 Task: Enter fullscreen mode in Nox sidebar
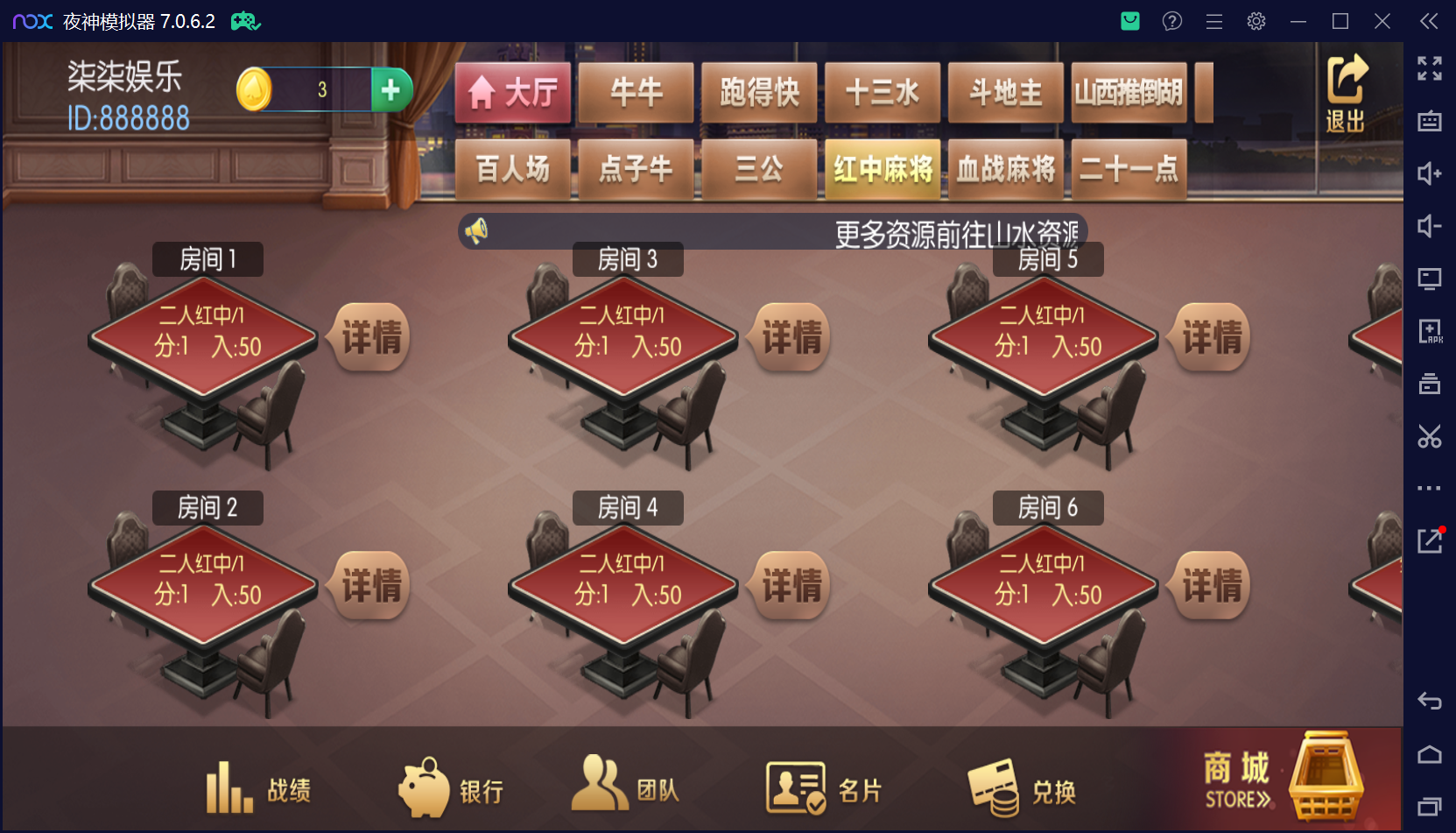click(1430, 67)
